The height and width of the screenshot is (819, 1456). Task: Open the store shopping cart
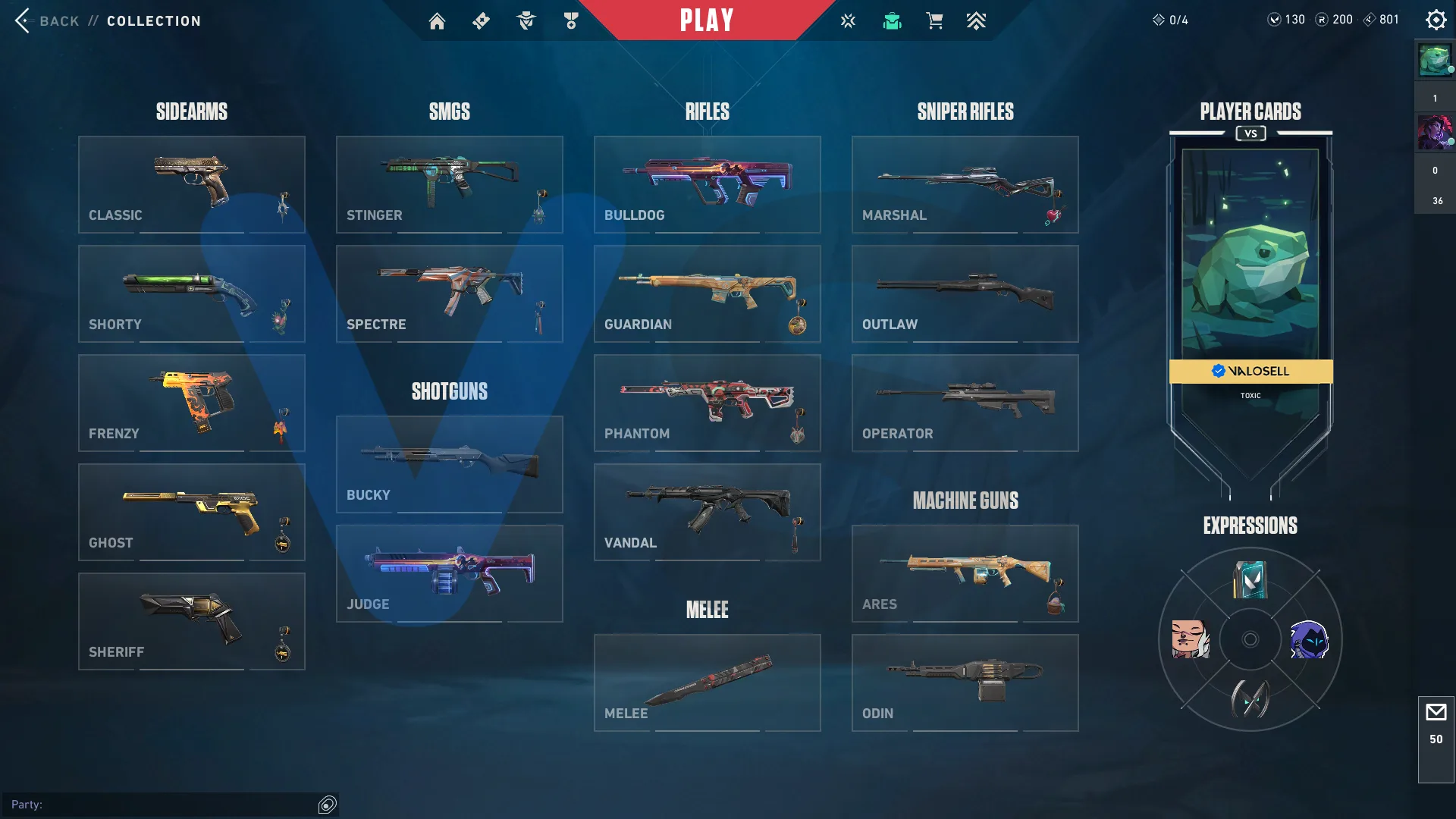pos(934,21)
